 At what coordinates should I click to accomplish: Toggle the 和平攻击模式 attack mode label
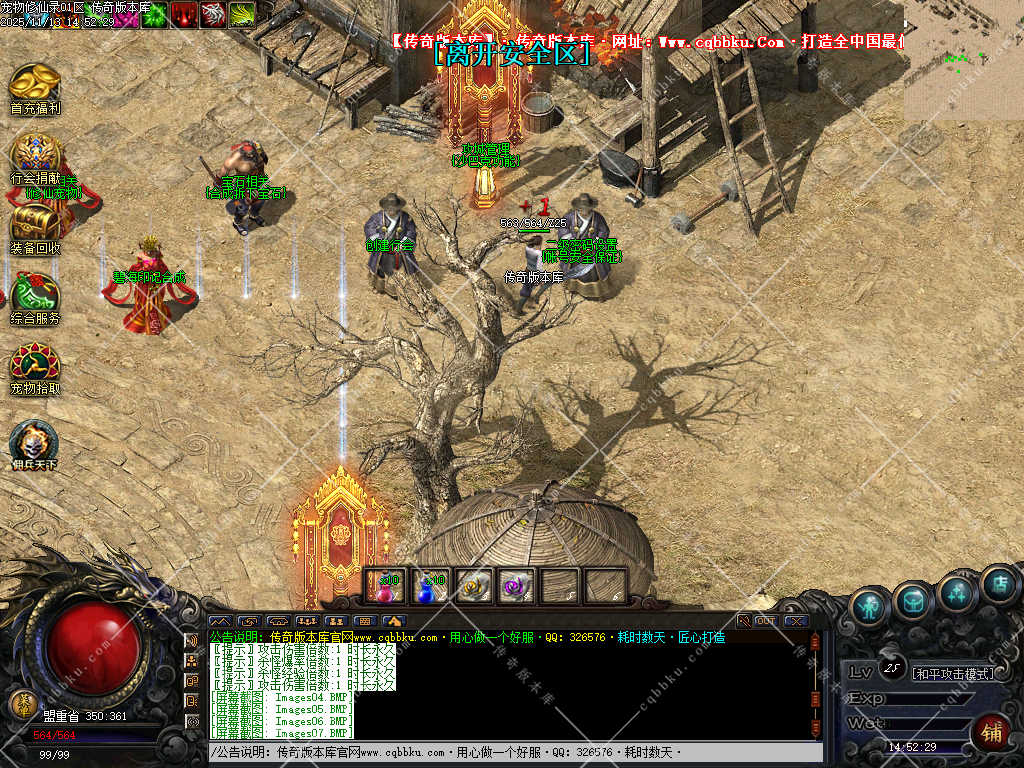pos(954,673)
